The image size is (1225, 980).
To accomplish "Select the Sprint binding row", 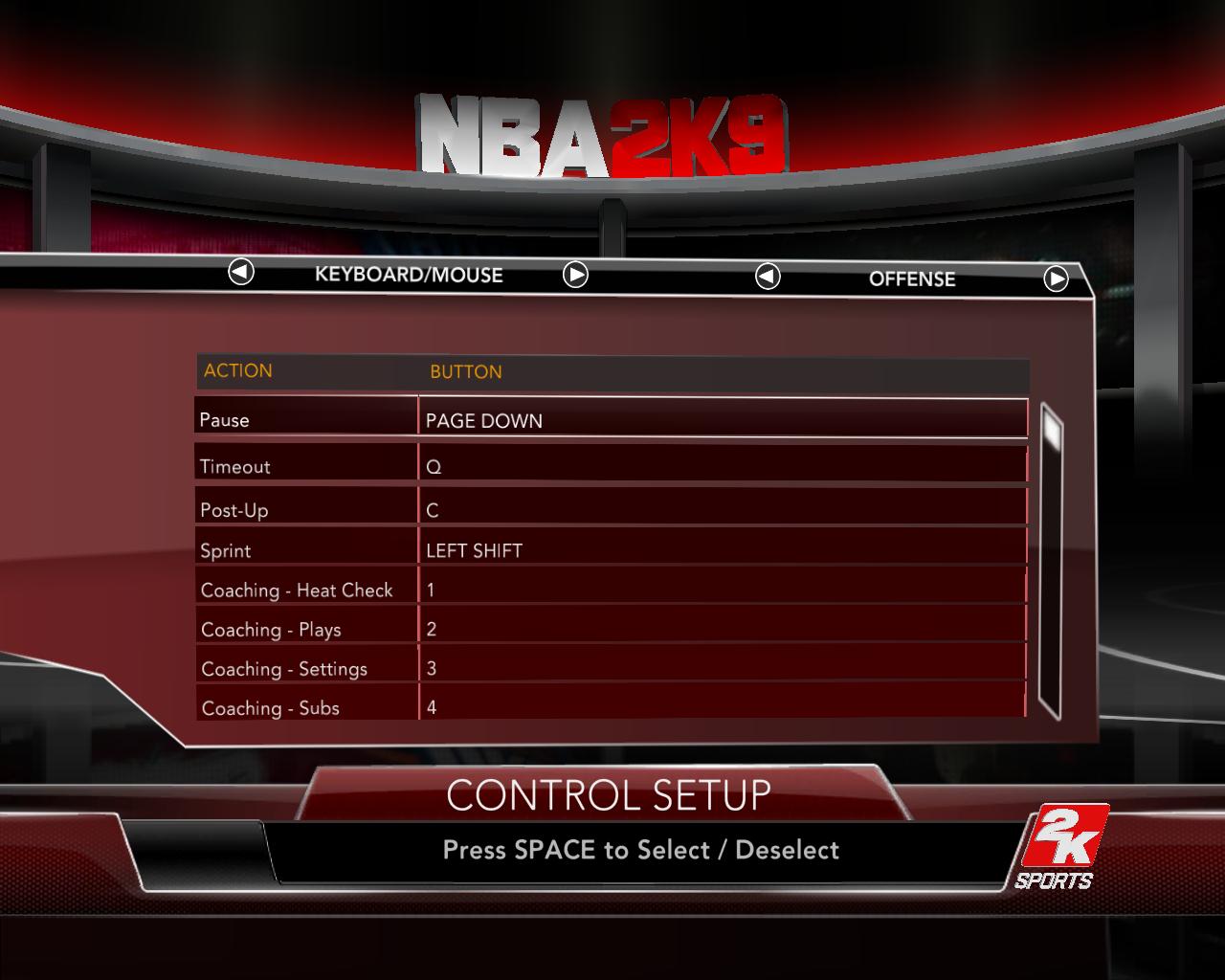I will [612, 548].
